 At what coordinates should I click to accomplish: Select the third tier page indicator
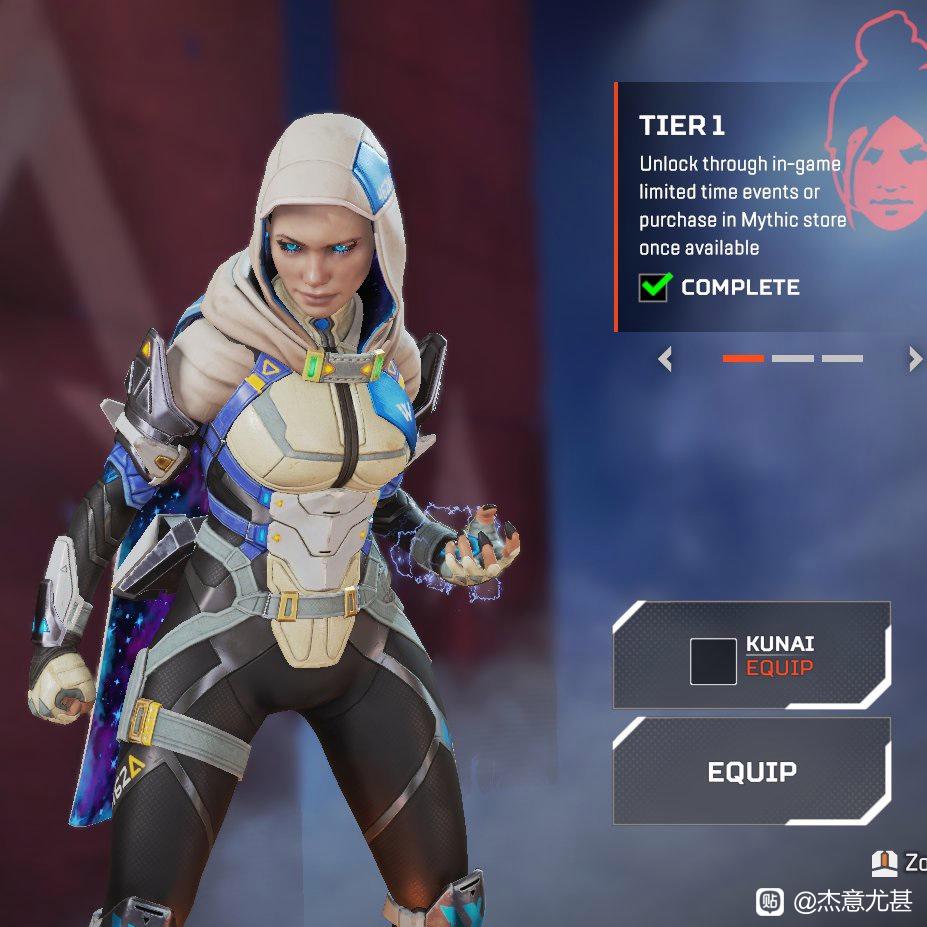(x=842, y=358)
